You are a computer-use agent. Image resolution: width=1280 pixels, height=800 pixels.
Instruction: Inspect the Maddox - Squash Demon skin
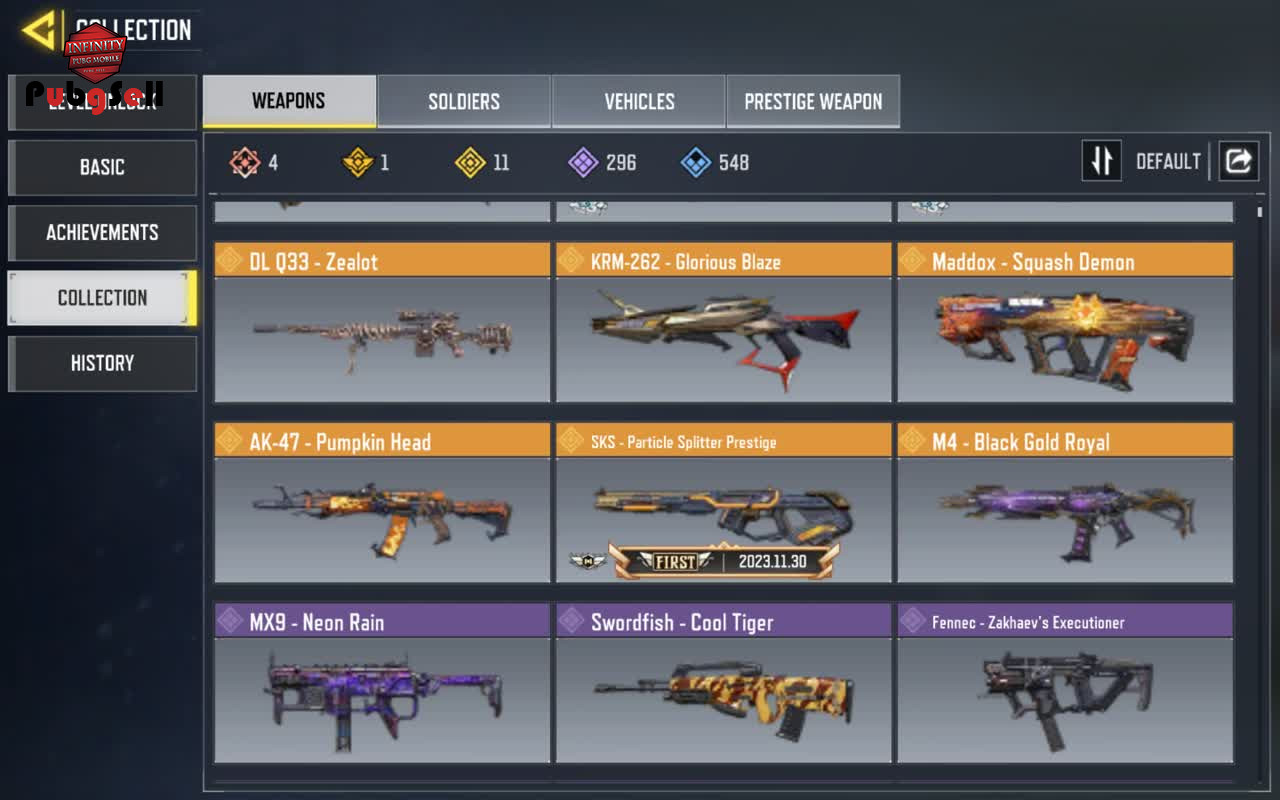[x=1065, y=322]
